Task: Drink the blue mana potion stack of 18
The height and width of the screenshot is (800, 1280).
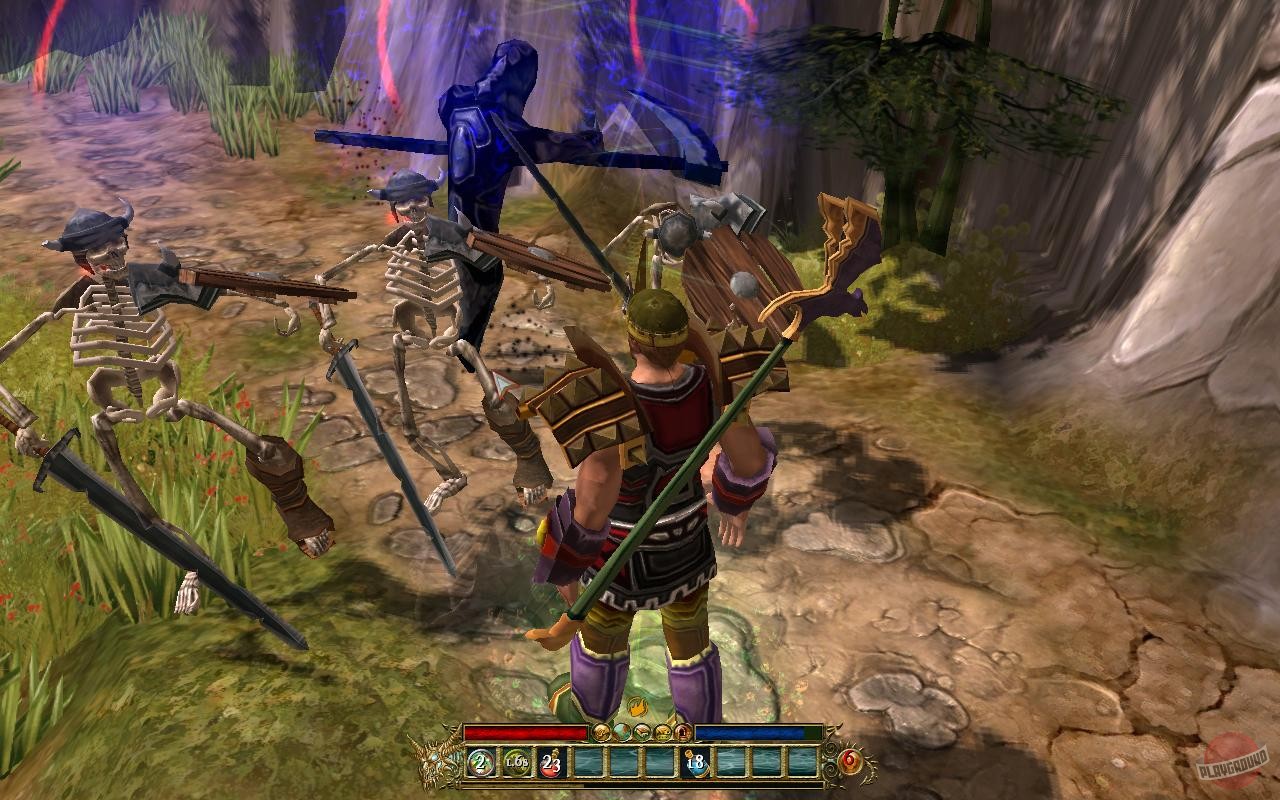Action: [x=695, y=763]
